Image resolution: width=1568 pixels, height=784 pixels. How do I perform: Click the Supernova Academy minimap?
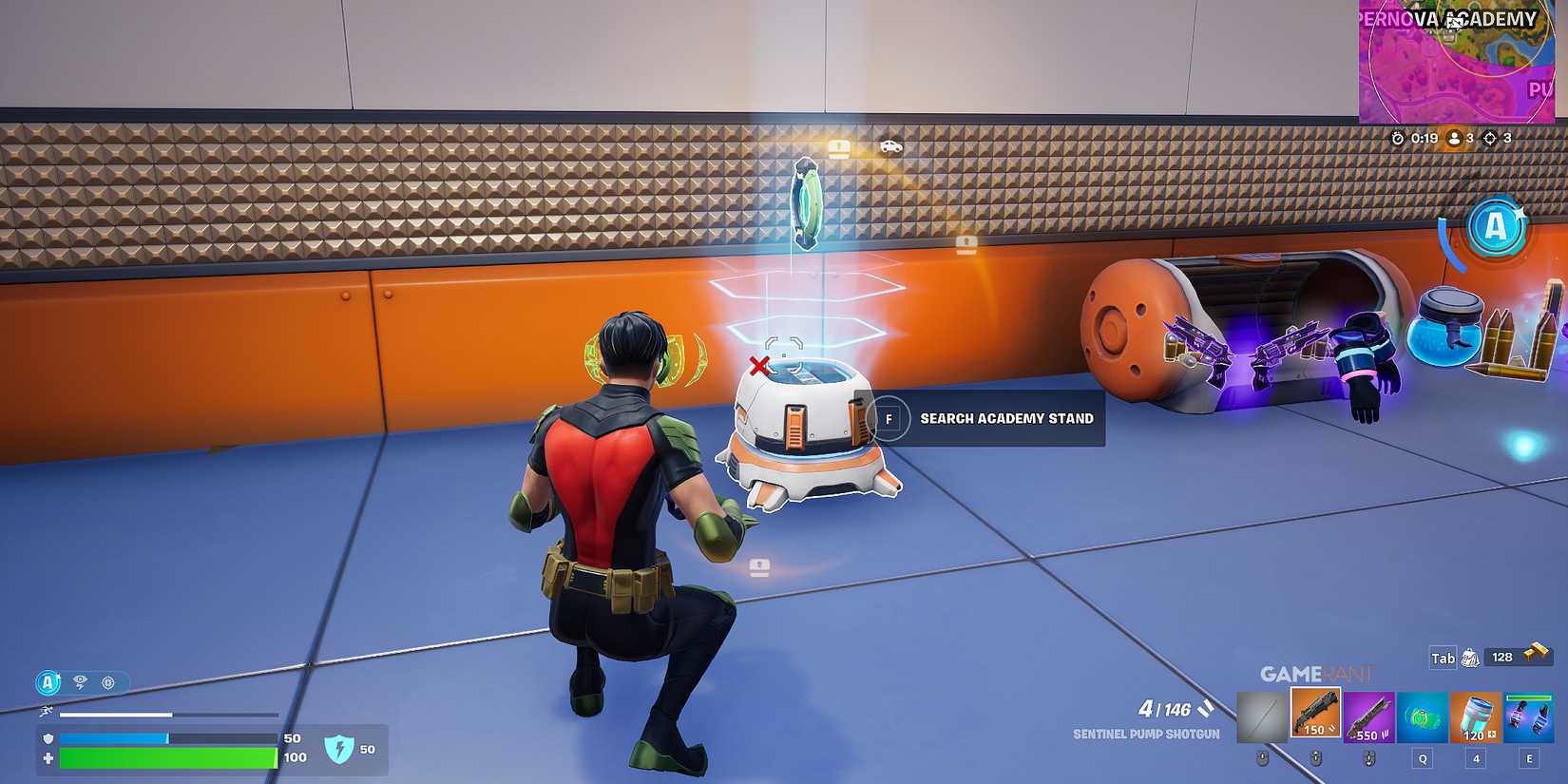tap(1463, 57)
